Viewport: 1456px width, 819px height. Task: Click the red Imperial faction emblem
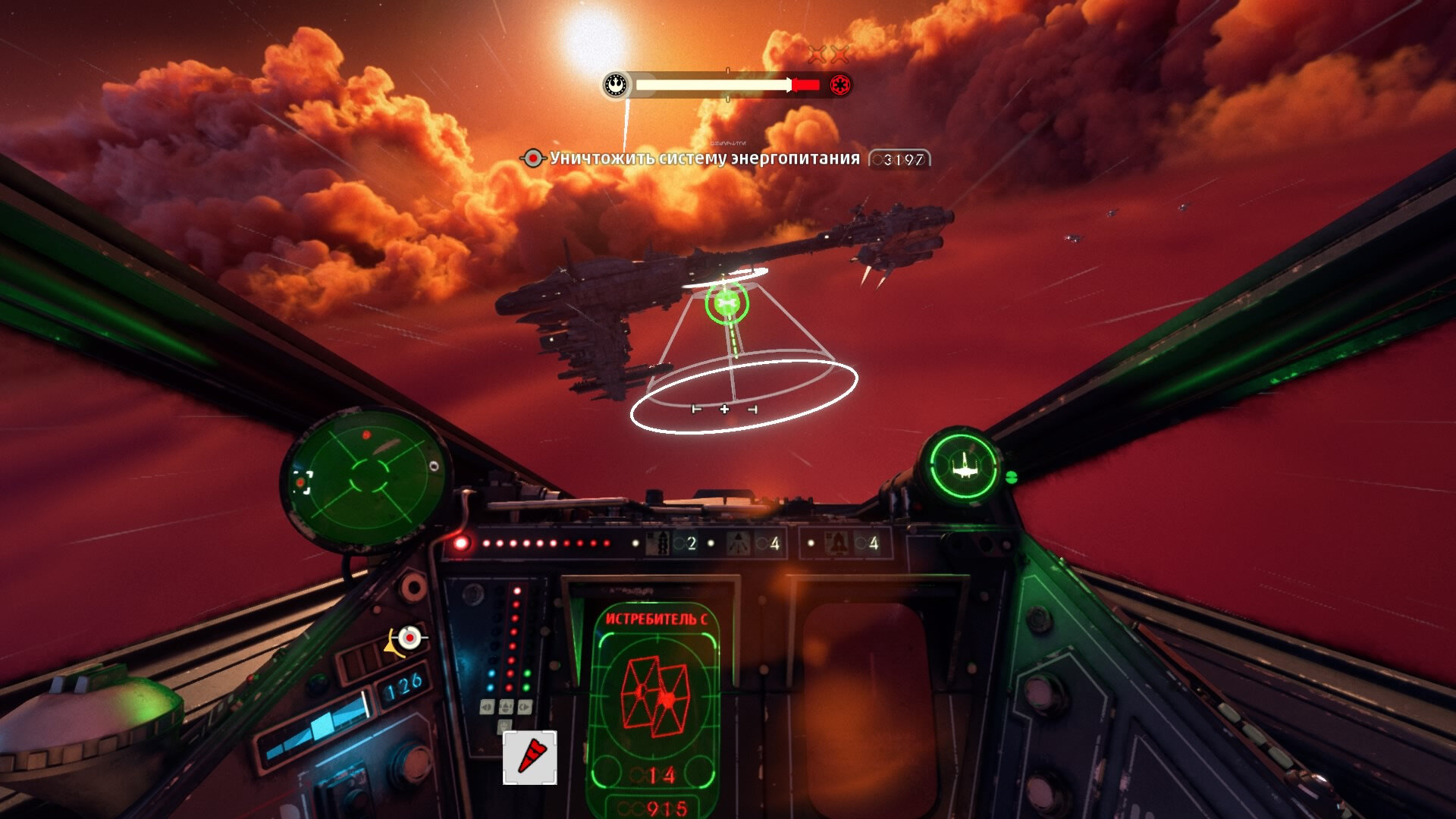click(x=839, y=85)
